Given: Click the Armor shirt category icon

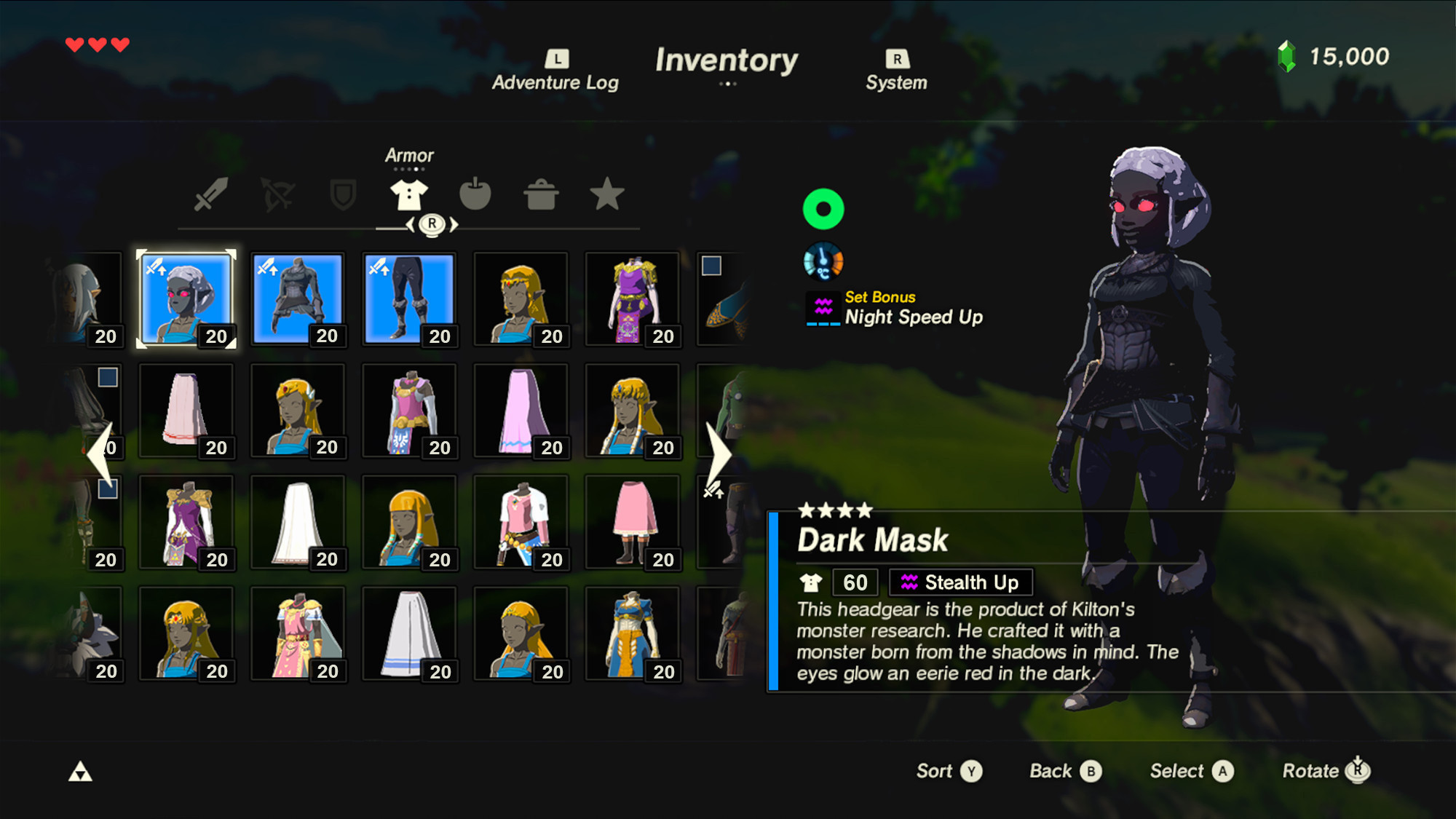Looking at the screenshot, I should [x=410, y=194].
